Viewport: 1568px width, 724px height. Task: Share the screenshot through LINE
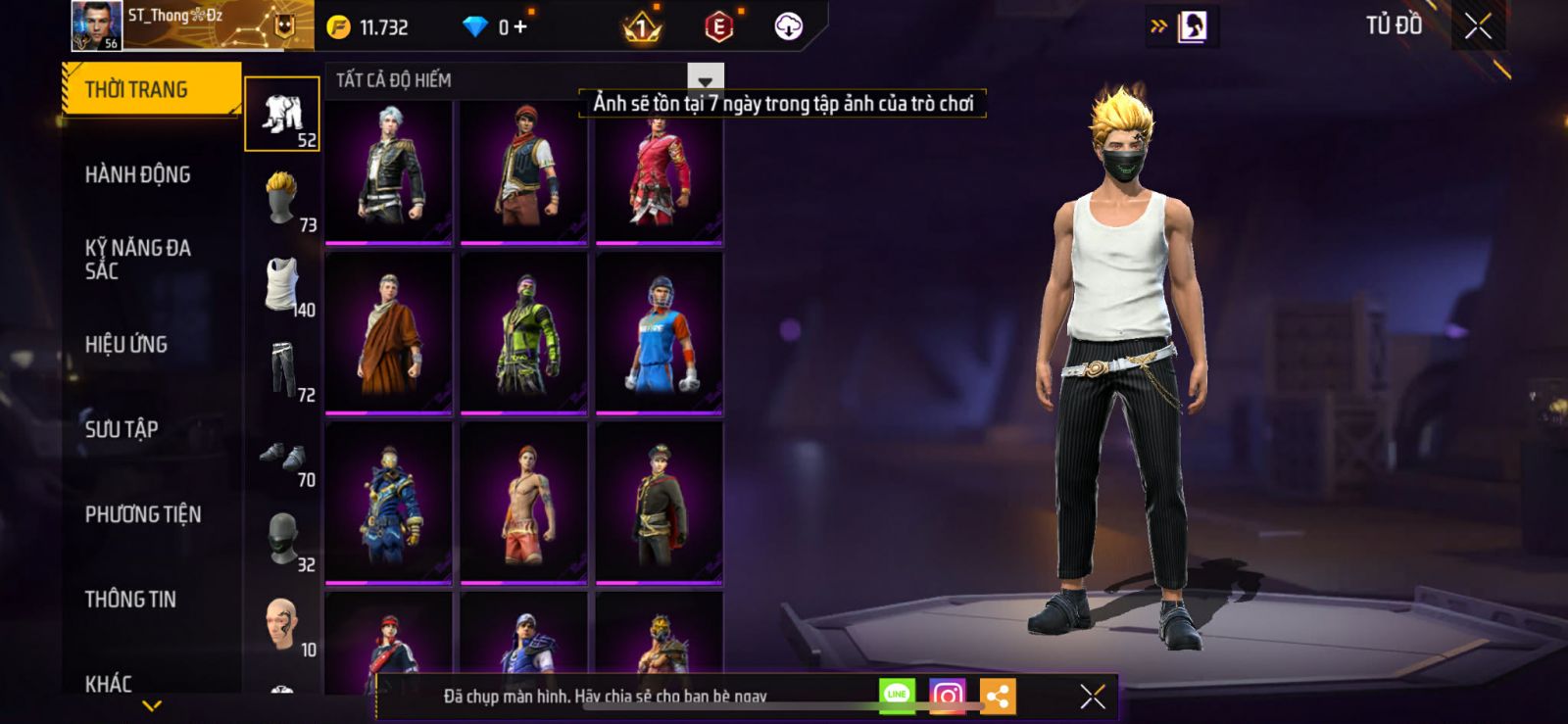pos(897,696)
